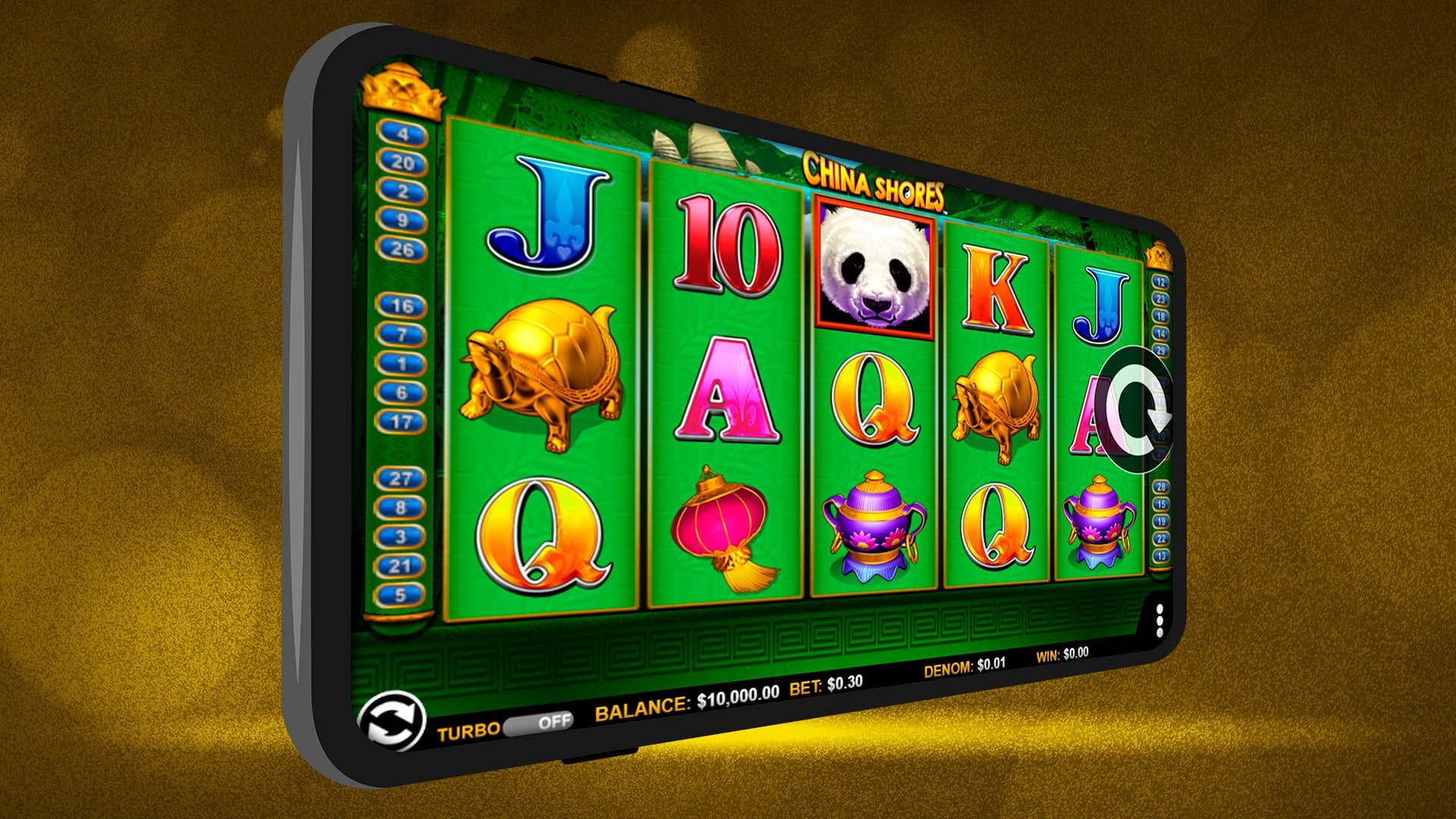Viewport: 1456px width, 819px height.
Task: Toggle the Turbo switch
Action: coord(540,723)
